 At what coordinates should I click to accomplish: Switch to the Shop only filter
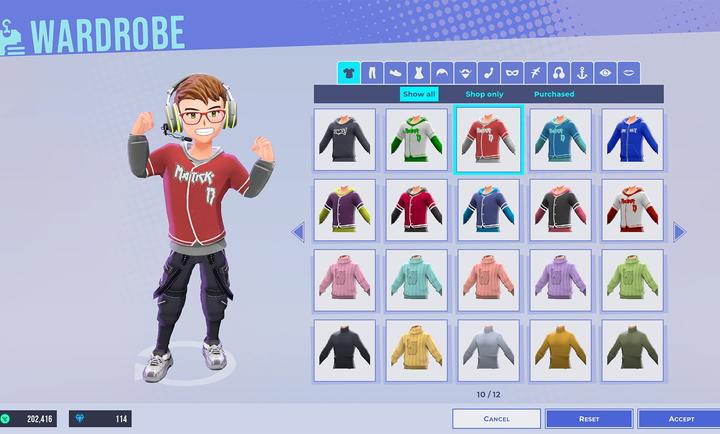coord(484,94)
